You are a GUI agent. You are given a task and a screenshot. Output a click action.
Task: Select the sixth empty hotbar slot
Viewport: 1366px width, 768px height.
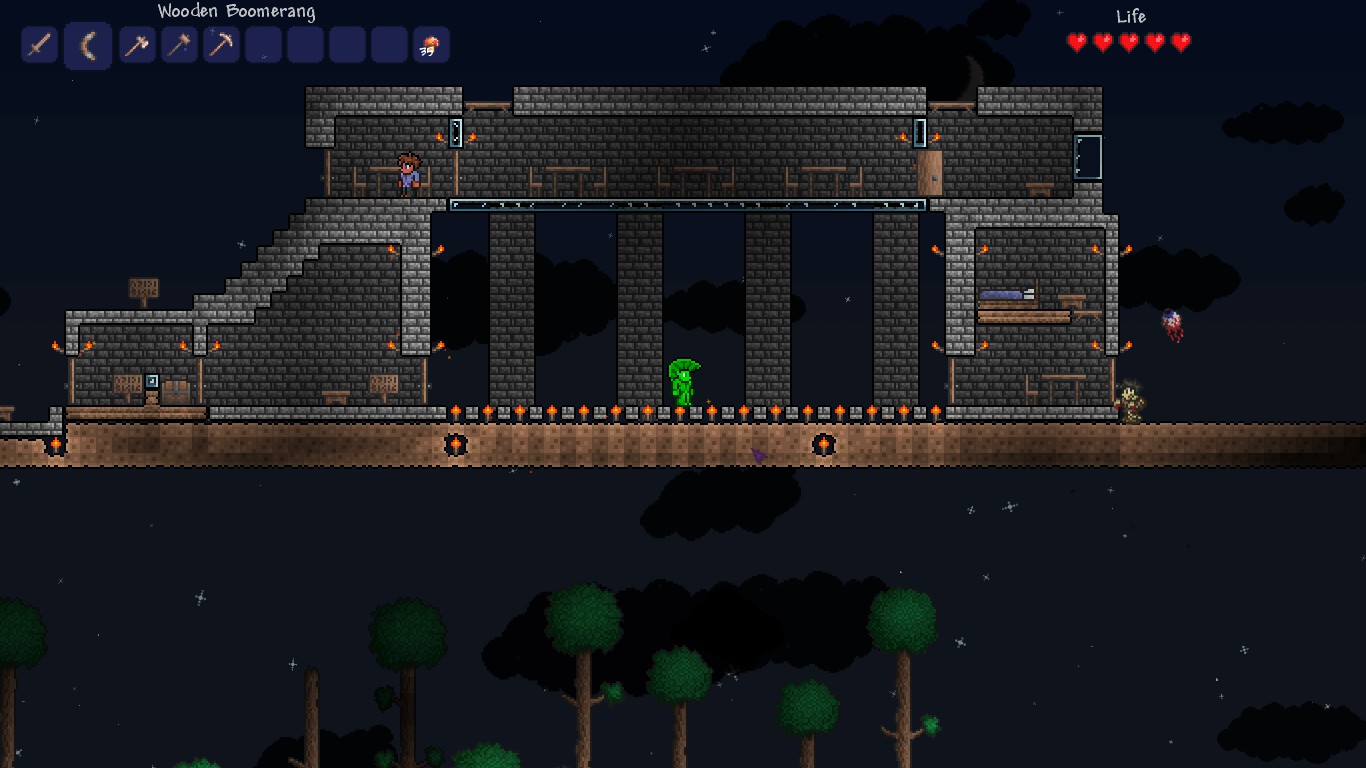pyautogui.click(x=262, y=44)
